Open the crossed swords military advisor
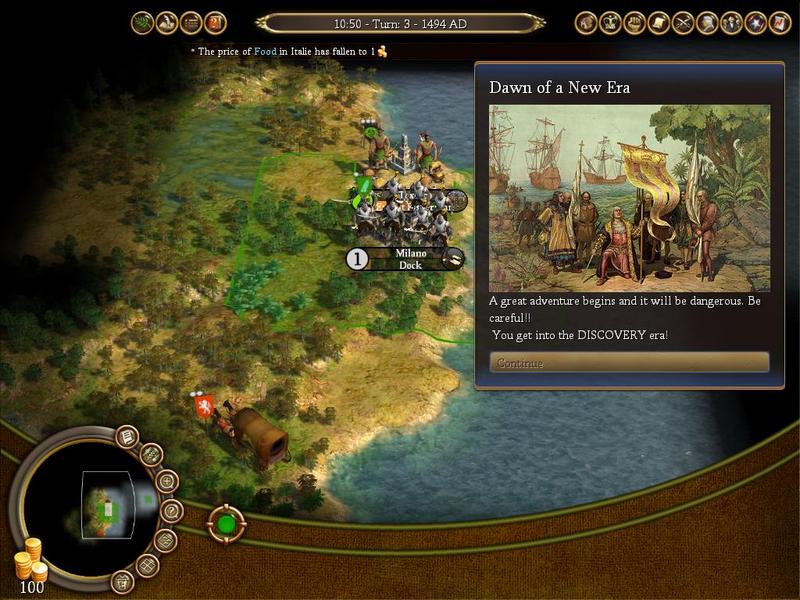The width and height of the screenshot is (800, 600). coord(684,21)
